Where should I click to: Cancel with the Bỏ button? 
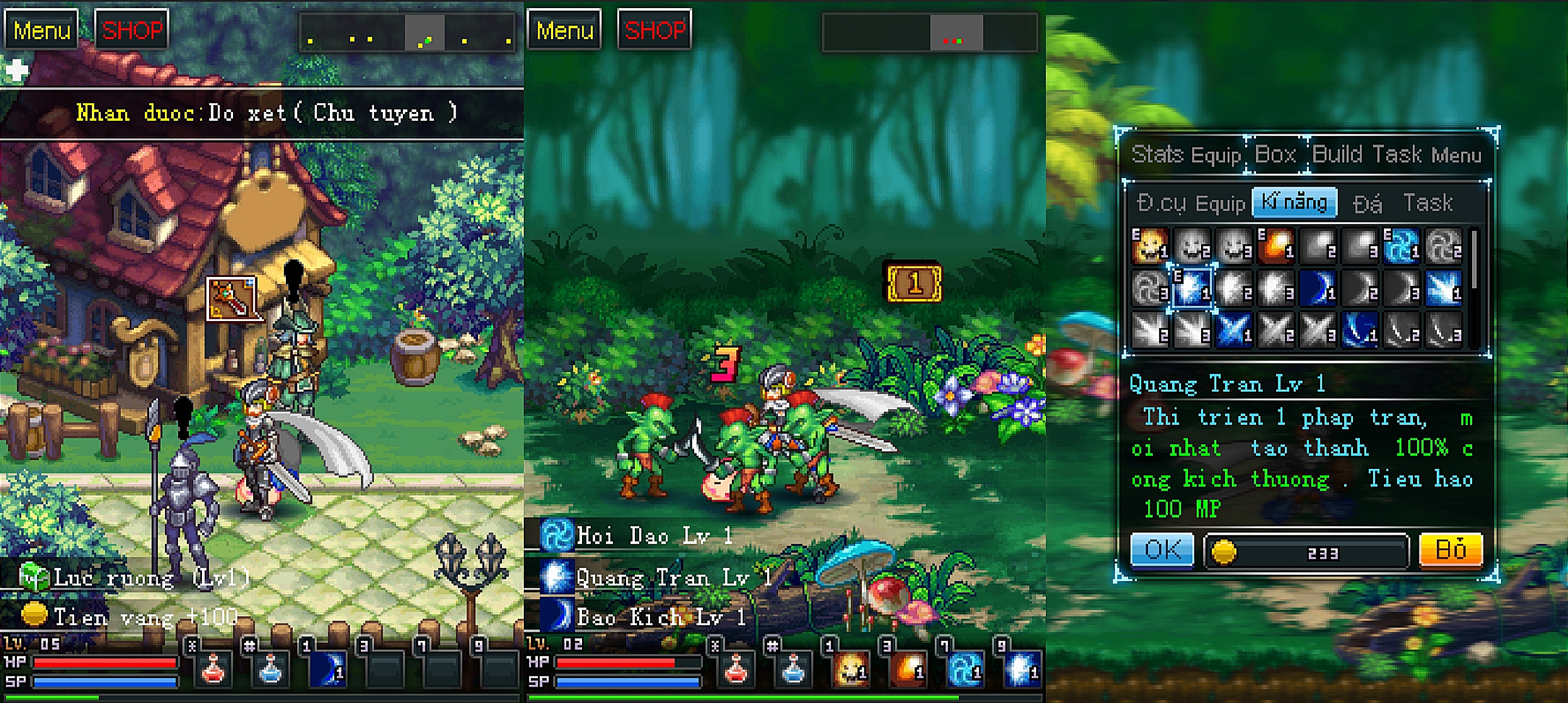[1450, 550]
